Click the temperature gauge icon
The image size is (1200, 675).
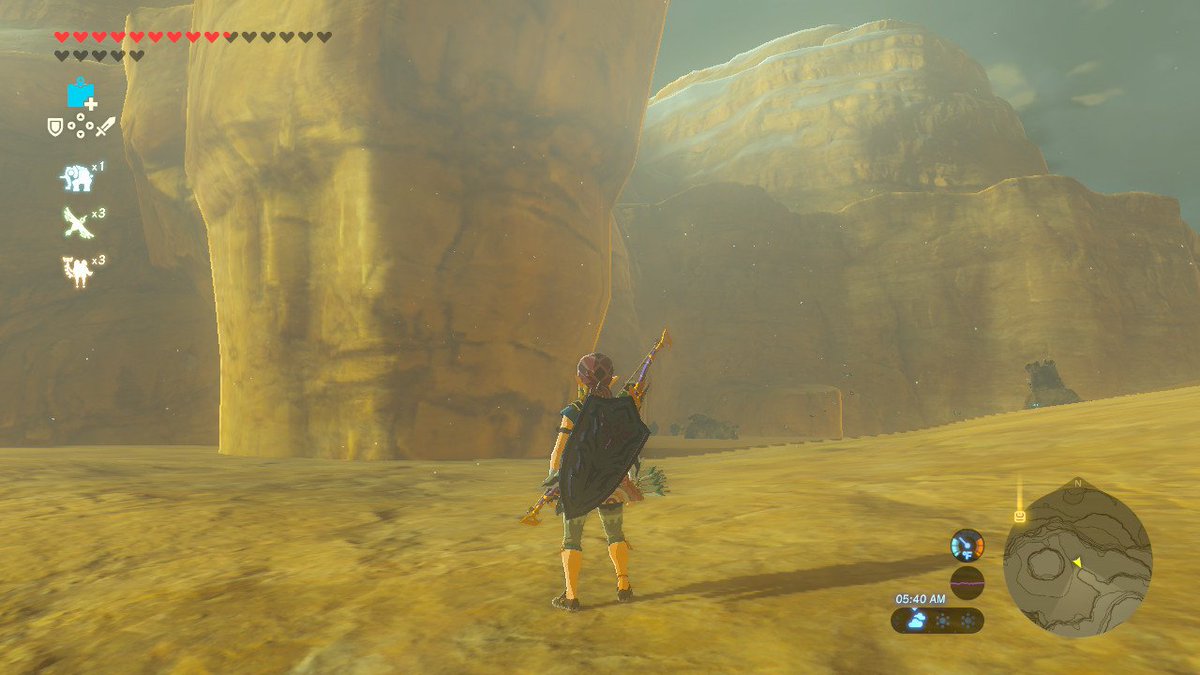[x=967, y=545]
